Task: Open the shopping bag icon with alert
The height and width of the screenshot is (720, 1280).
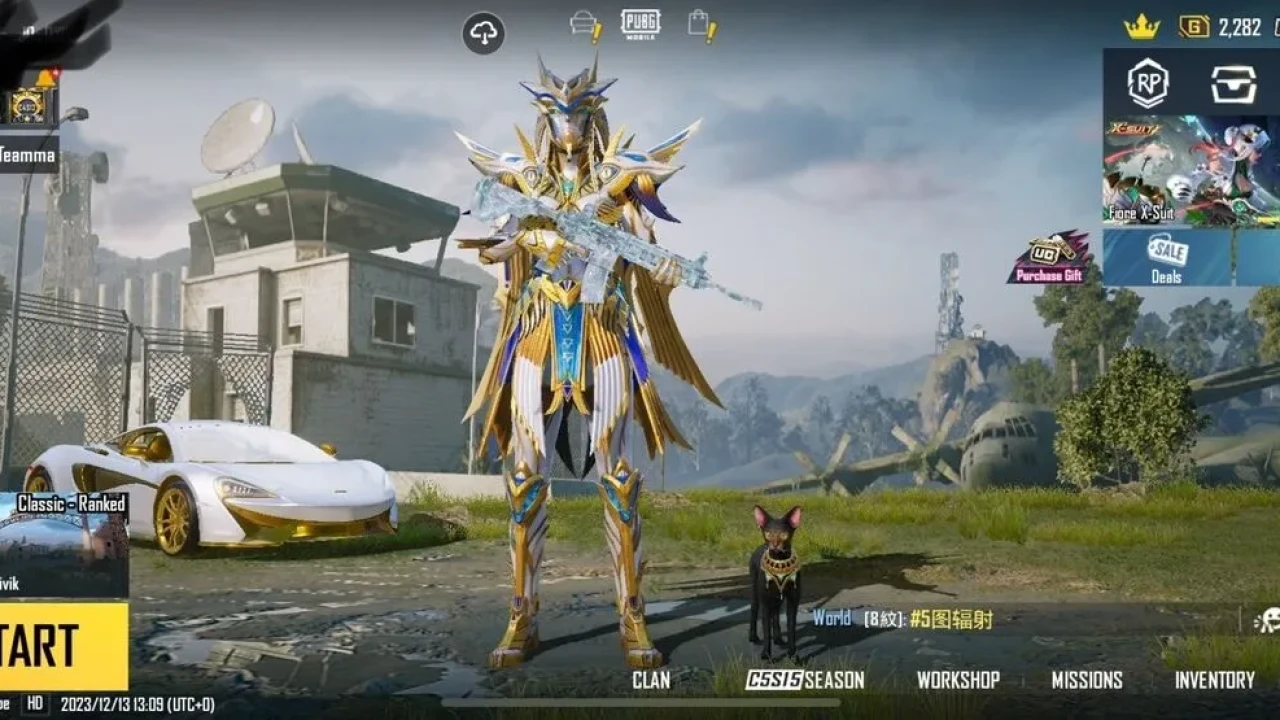Action: tap(702, 24)
